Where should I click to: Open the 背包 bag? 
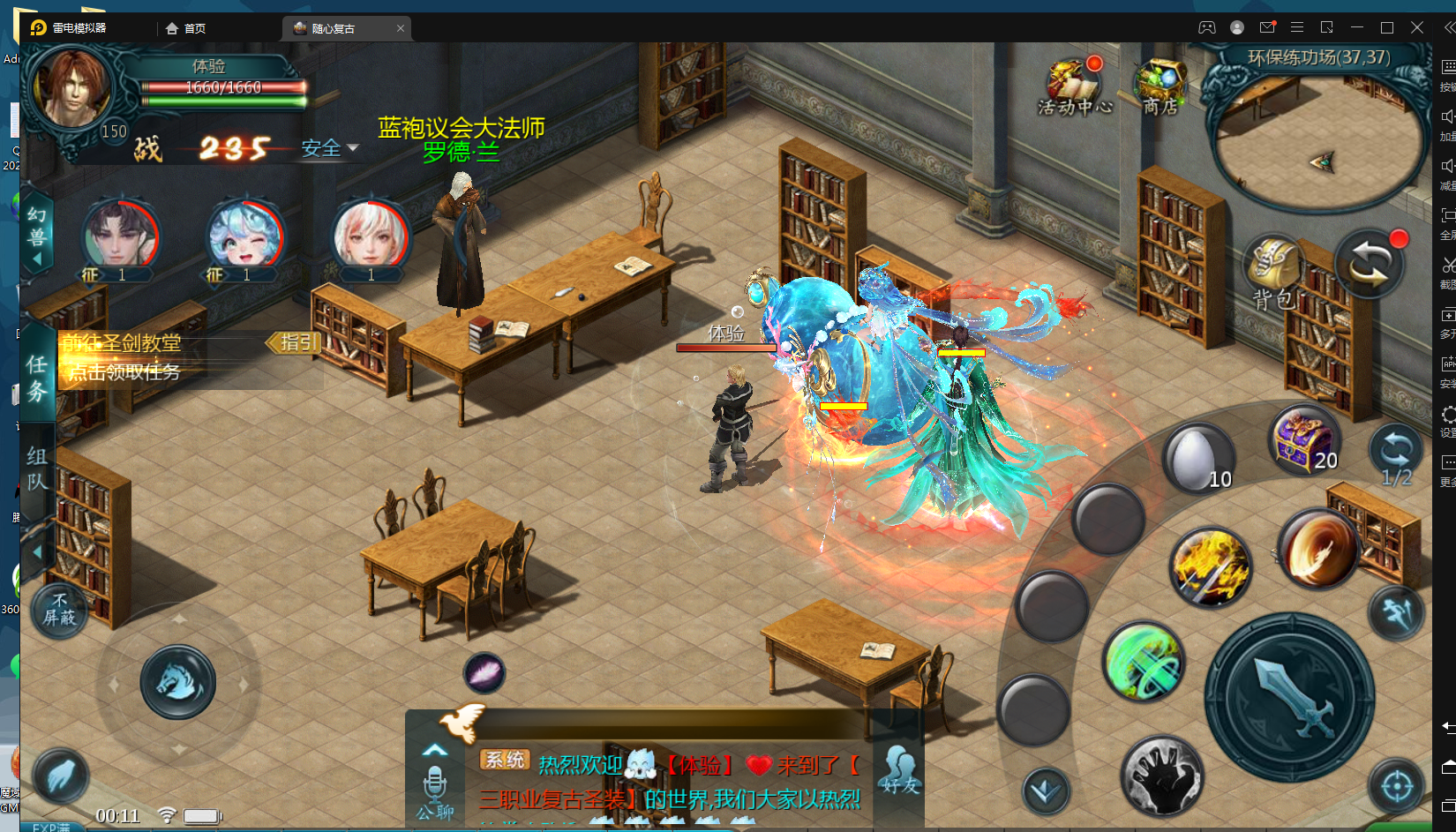[1272, 271]
